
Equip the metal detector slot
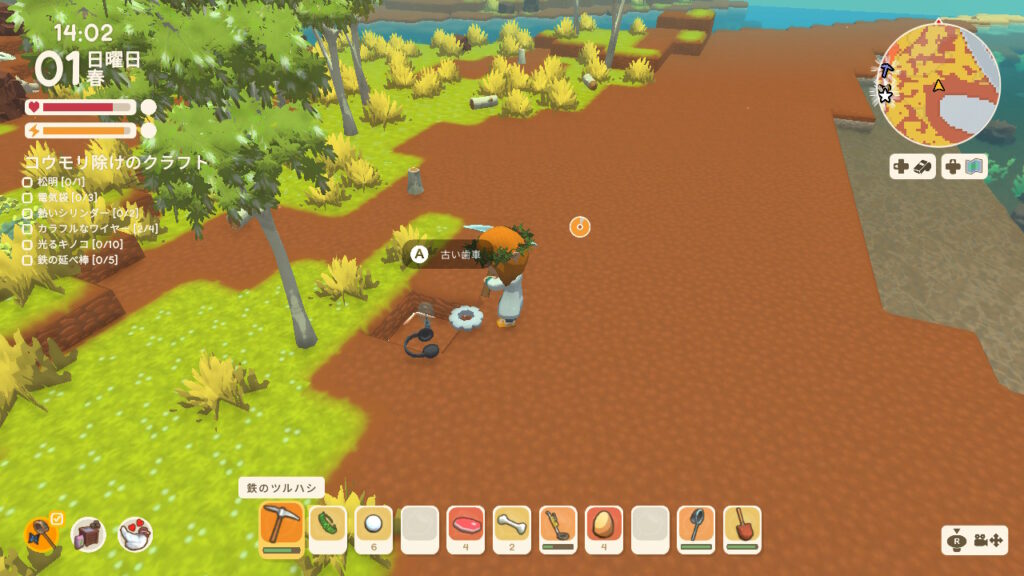coord(557,526)
